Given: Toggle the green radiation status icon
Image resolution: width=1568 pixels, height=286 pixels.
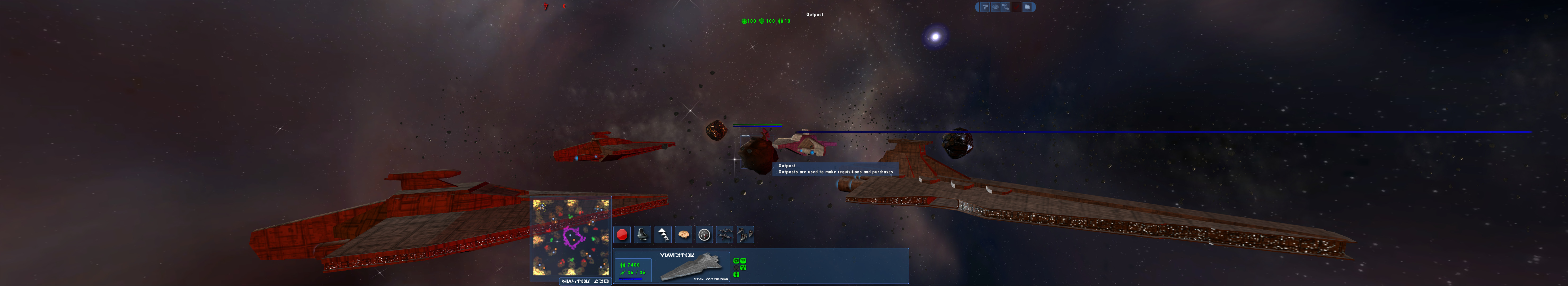Looking at the screenshot, I should (743, 268).
